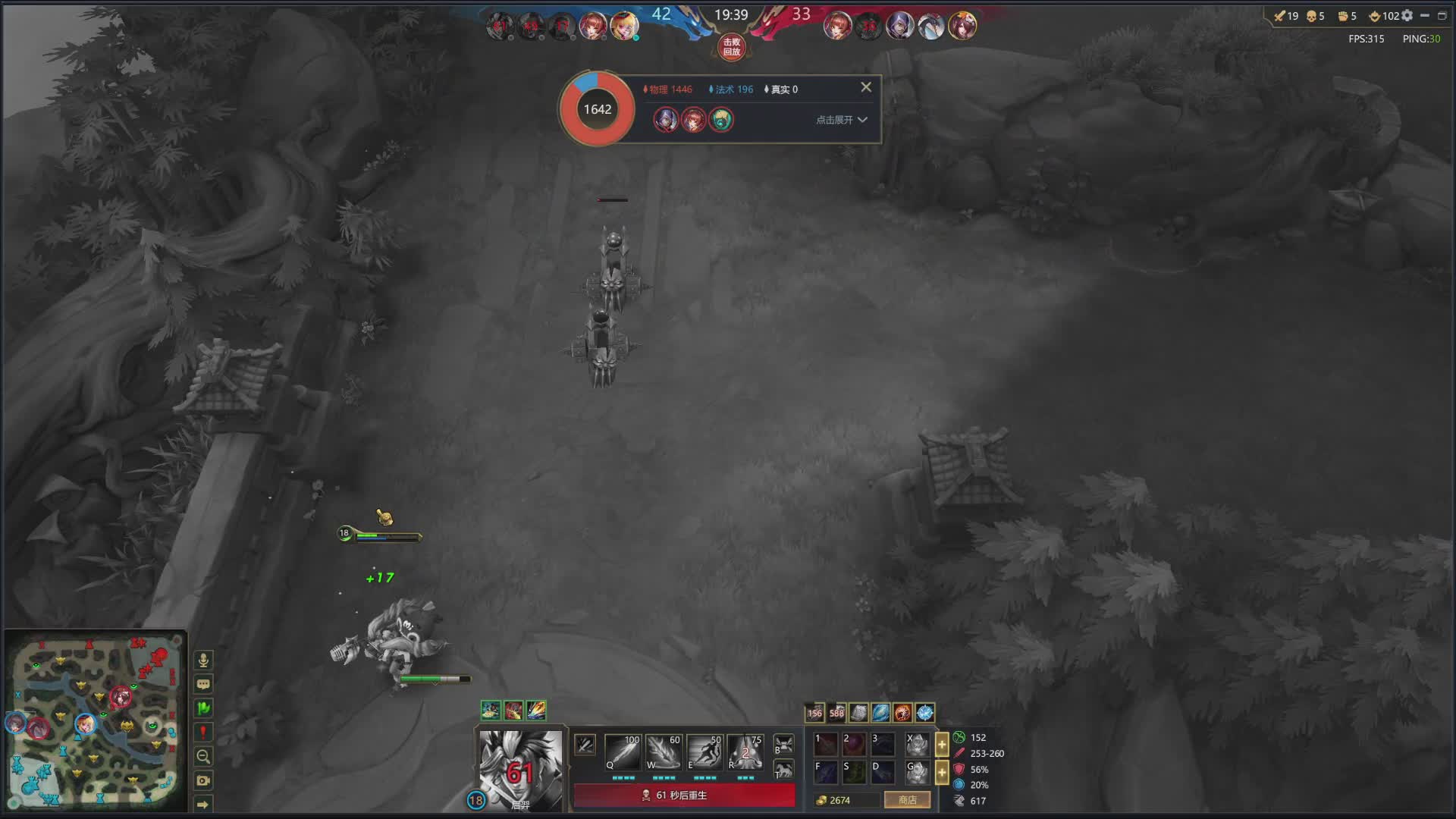Select the R ultimate ability icon

click(x=745, y=752)
